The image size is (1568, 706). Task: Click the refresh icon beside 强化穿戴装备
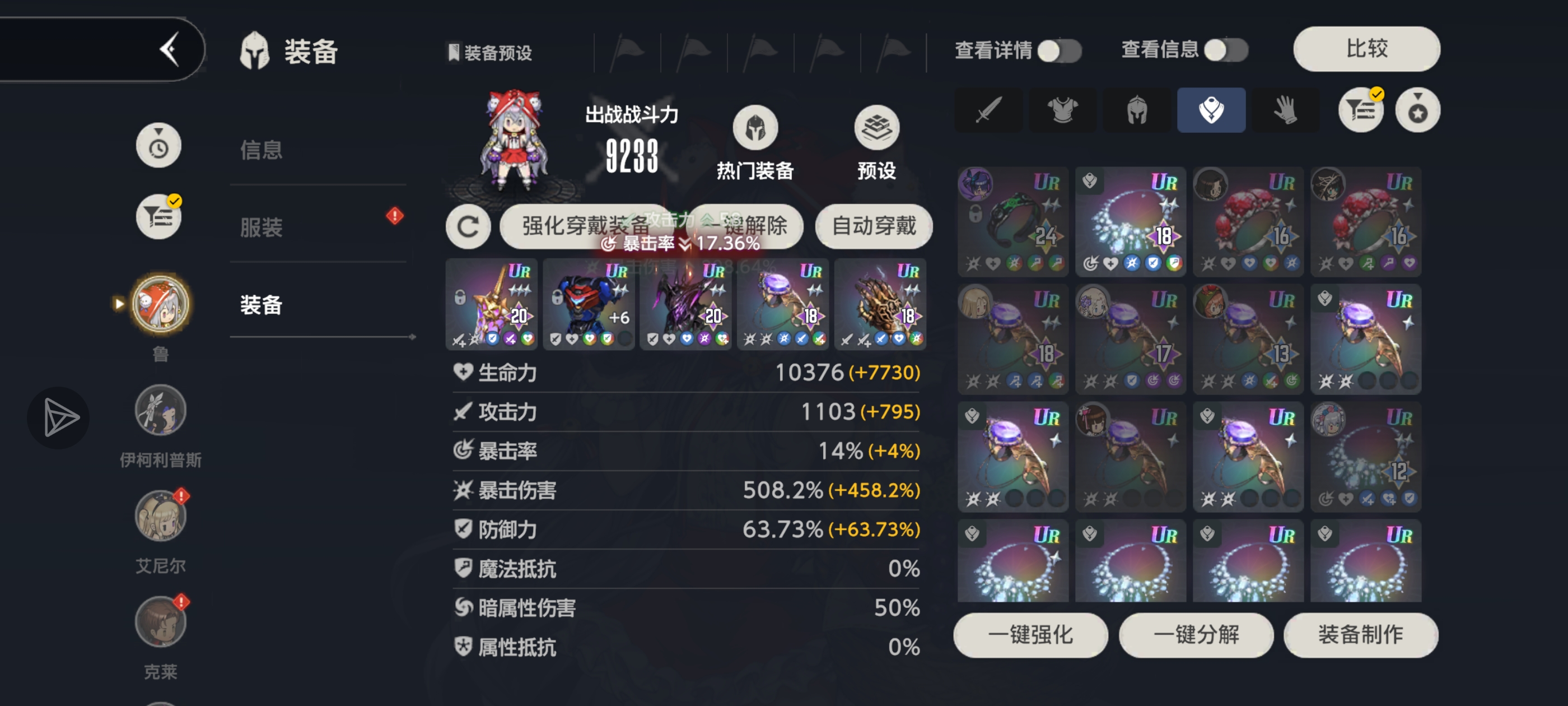468,226
